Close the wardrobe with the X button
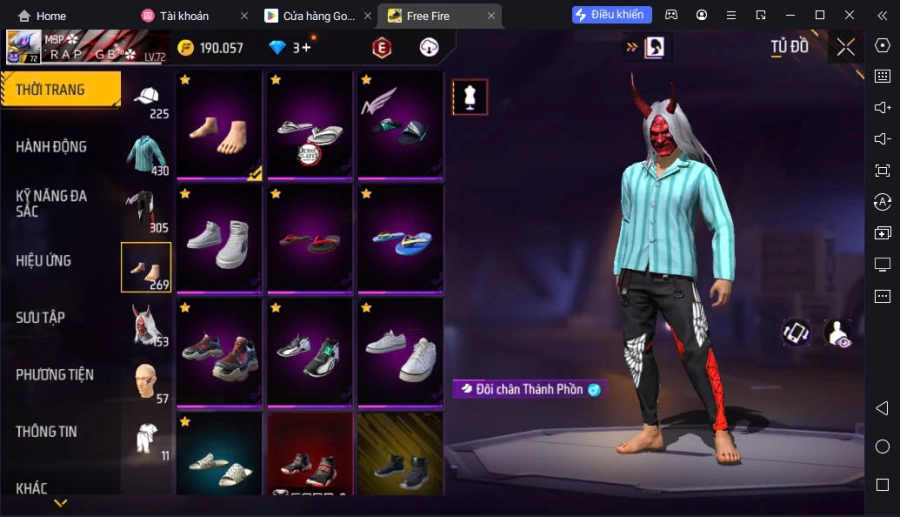Viewport: 900px width, 517px height. (846, 47)
